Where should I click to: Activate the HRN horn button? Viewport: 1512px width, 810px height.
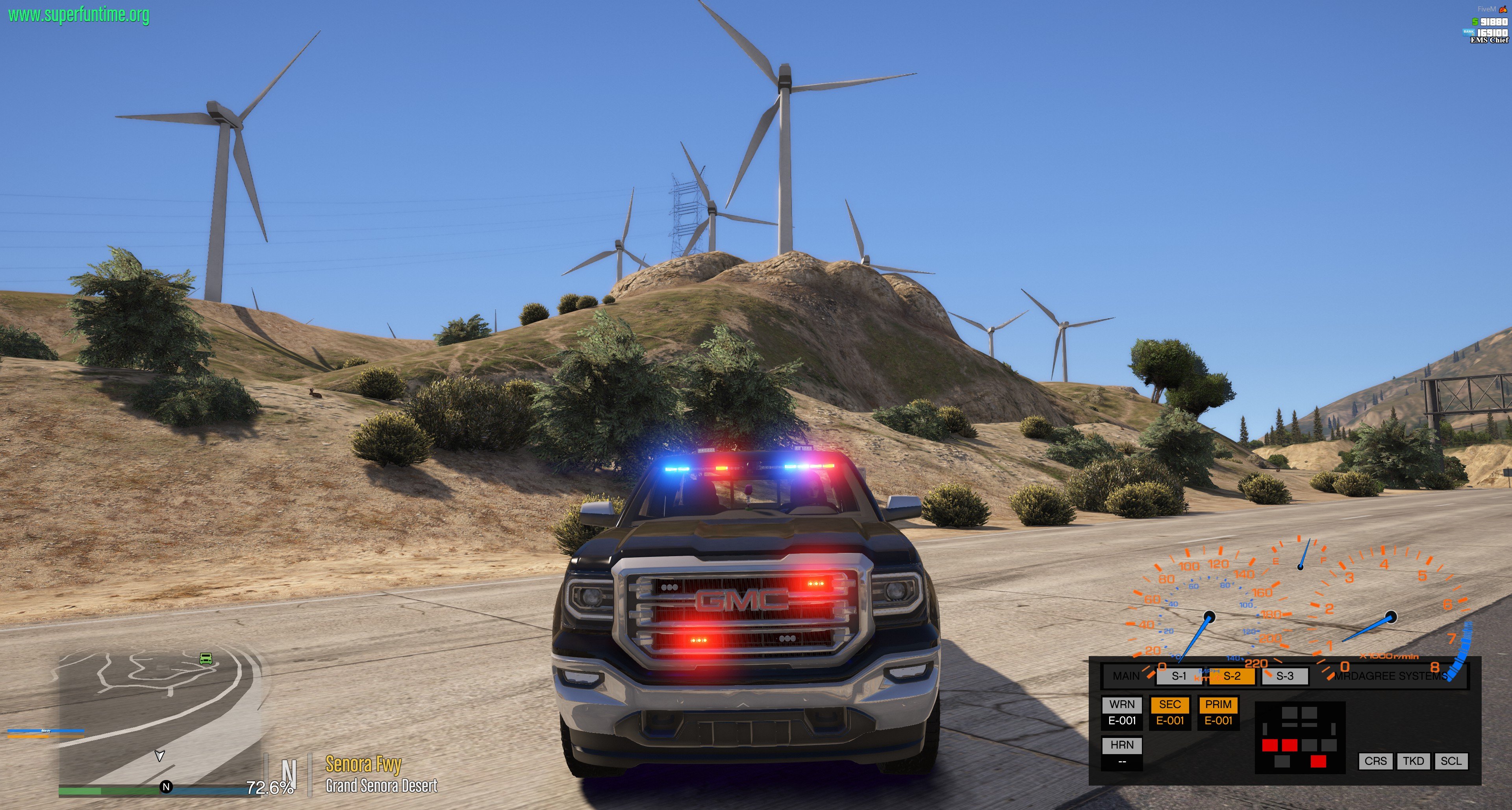pyautogui.click(x=1122, y=745)
